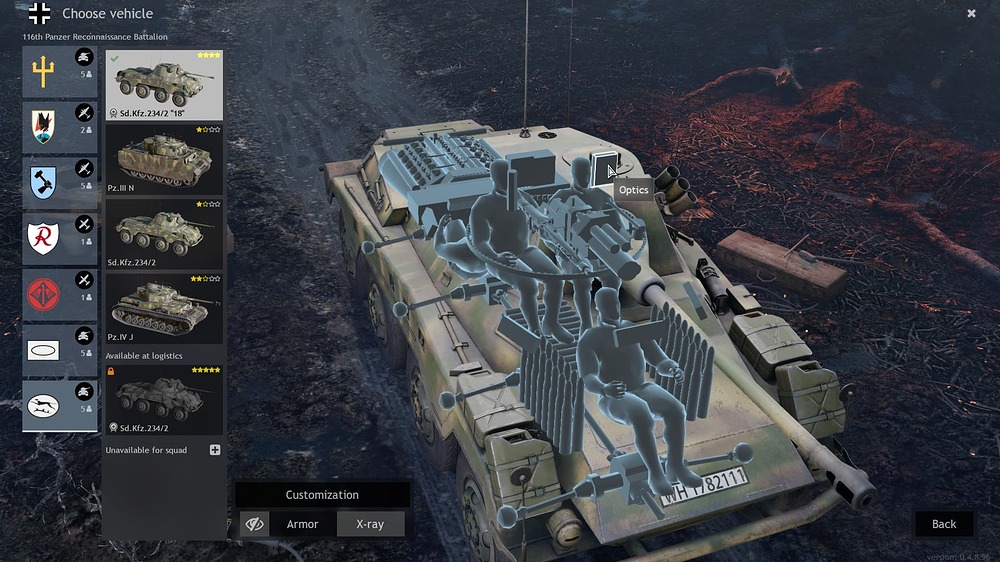Close the vehicle selection screen
This screenshot has height=562, width=1000.
[971, 13]
